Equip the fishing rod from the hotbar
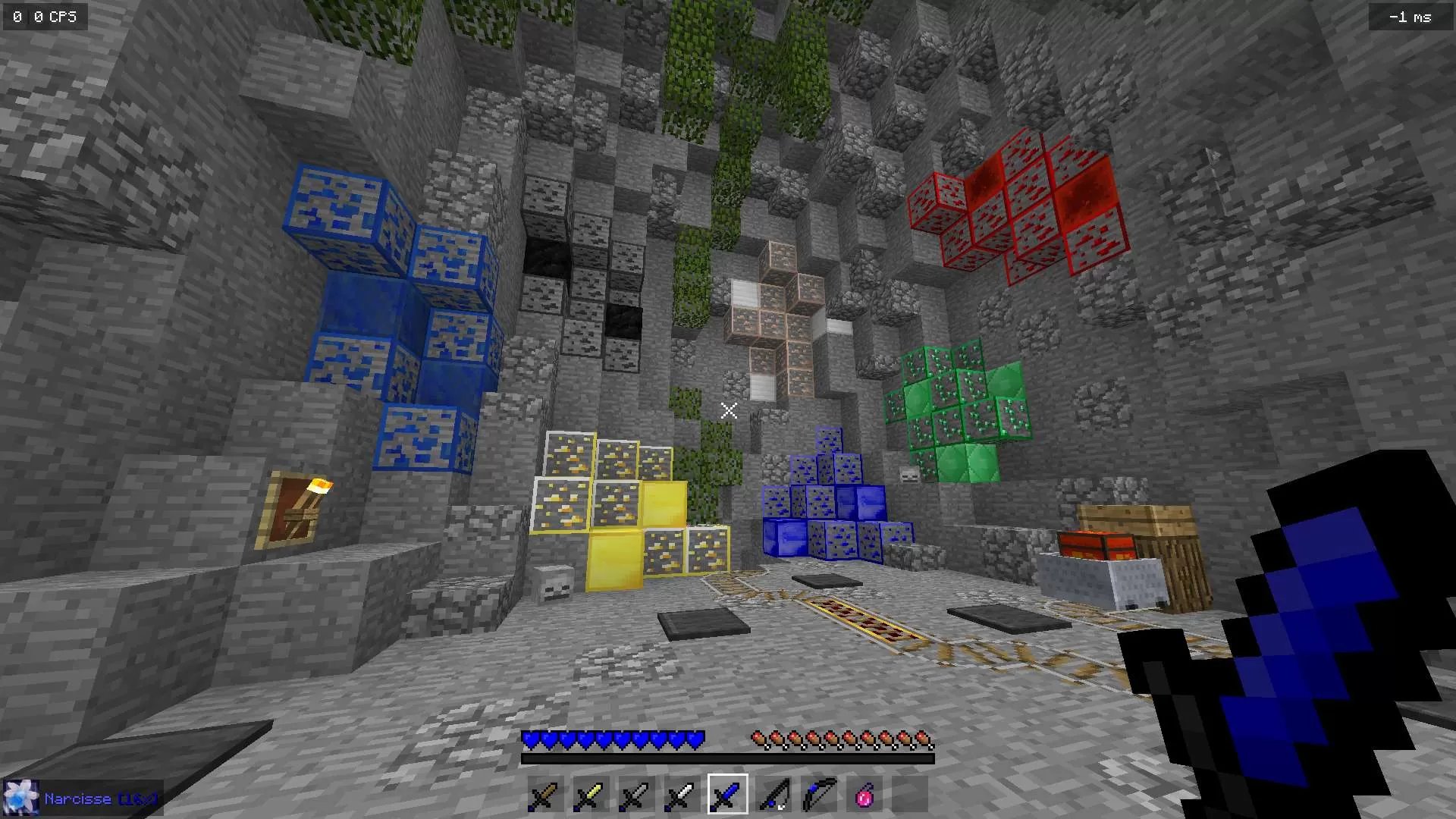The image size is (1456, 819). click(x=773, y=795)
